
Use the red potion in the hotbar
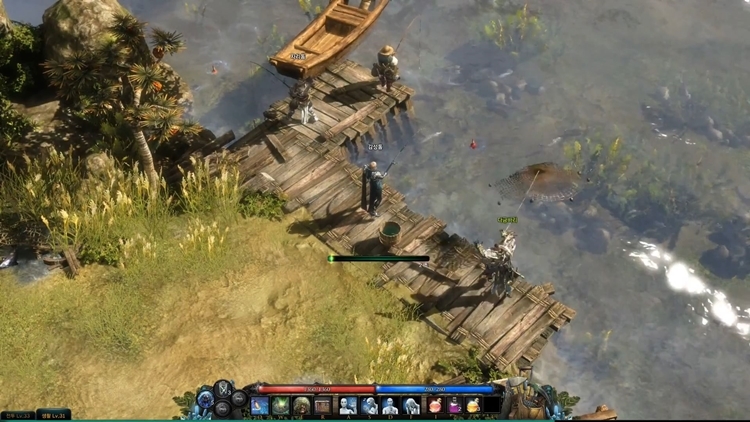(x=436, y=405)
